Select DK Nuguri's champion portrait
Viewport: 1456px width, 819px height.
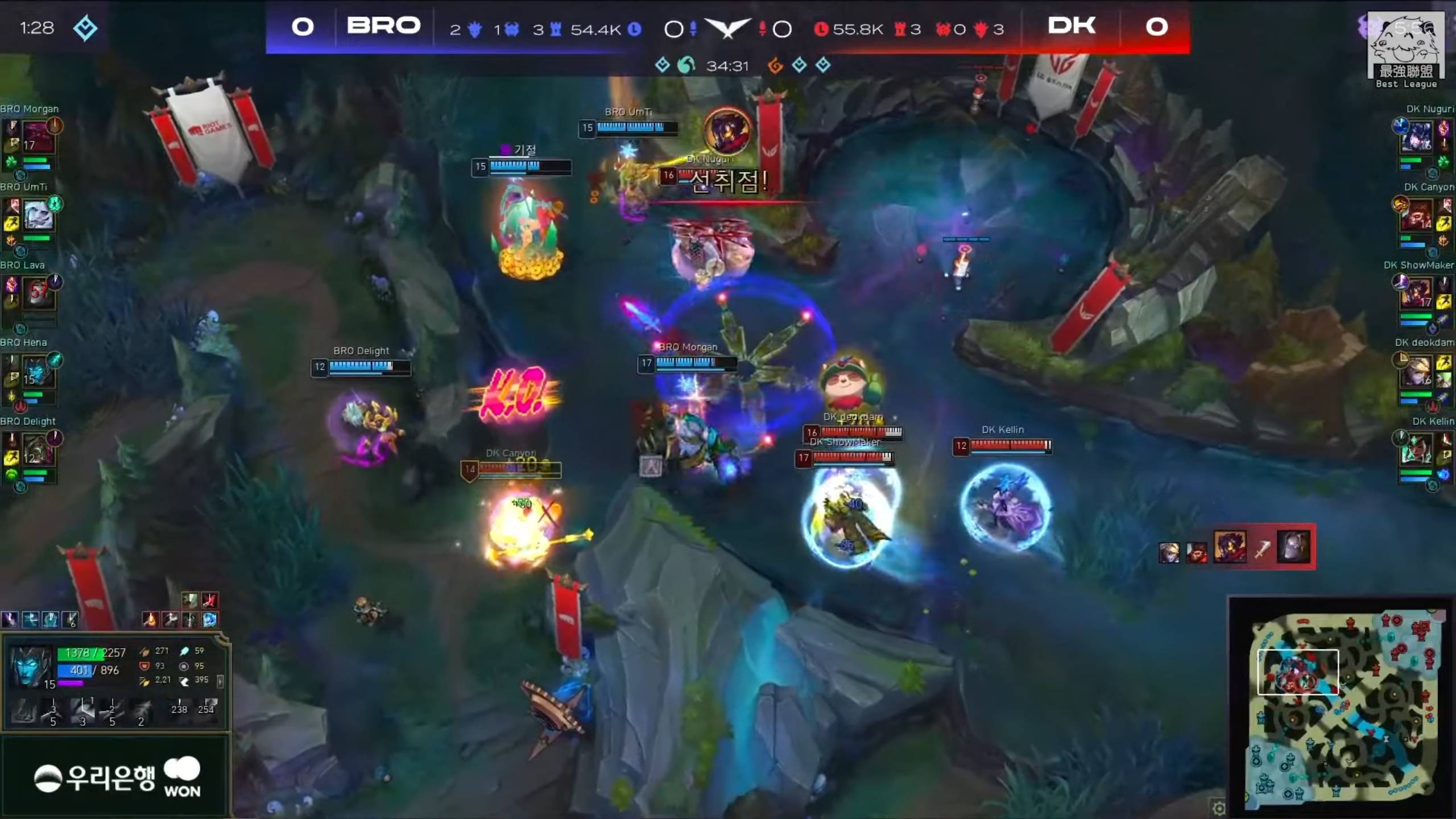point(1416,137)
